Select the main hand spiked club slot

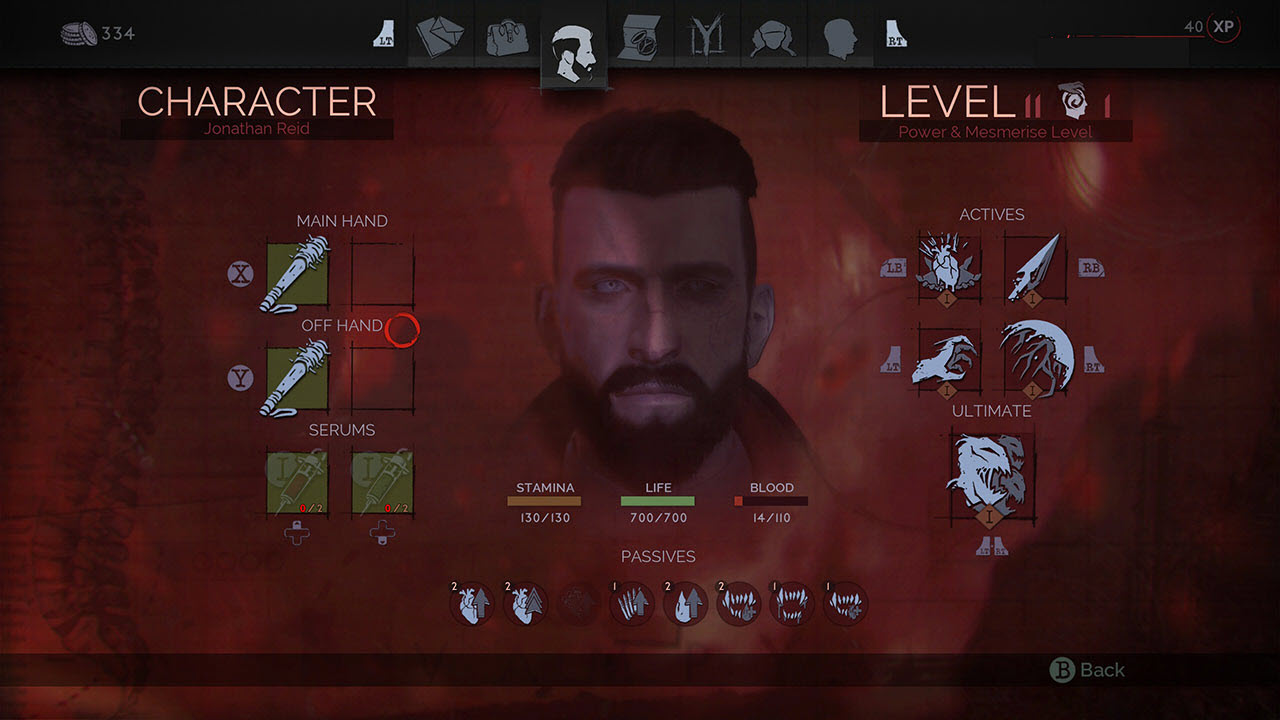(297, 274)
